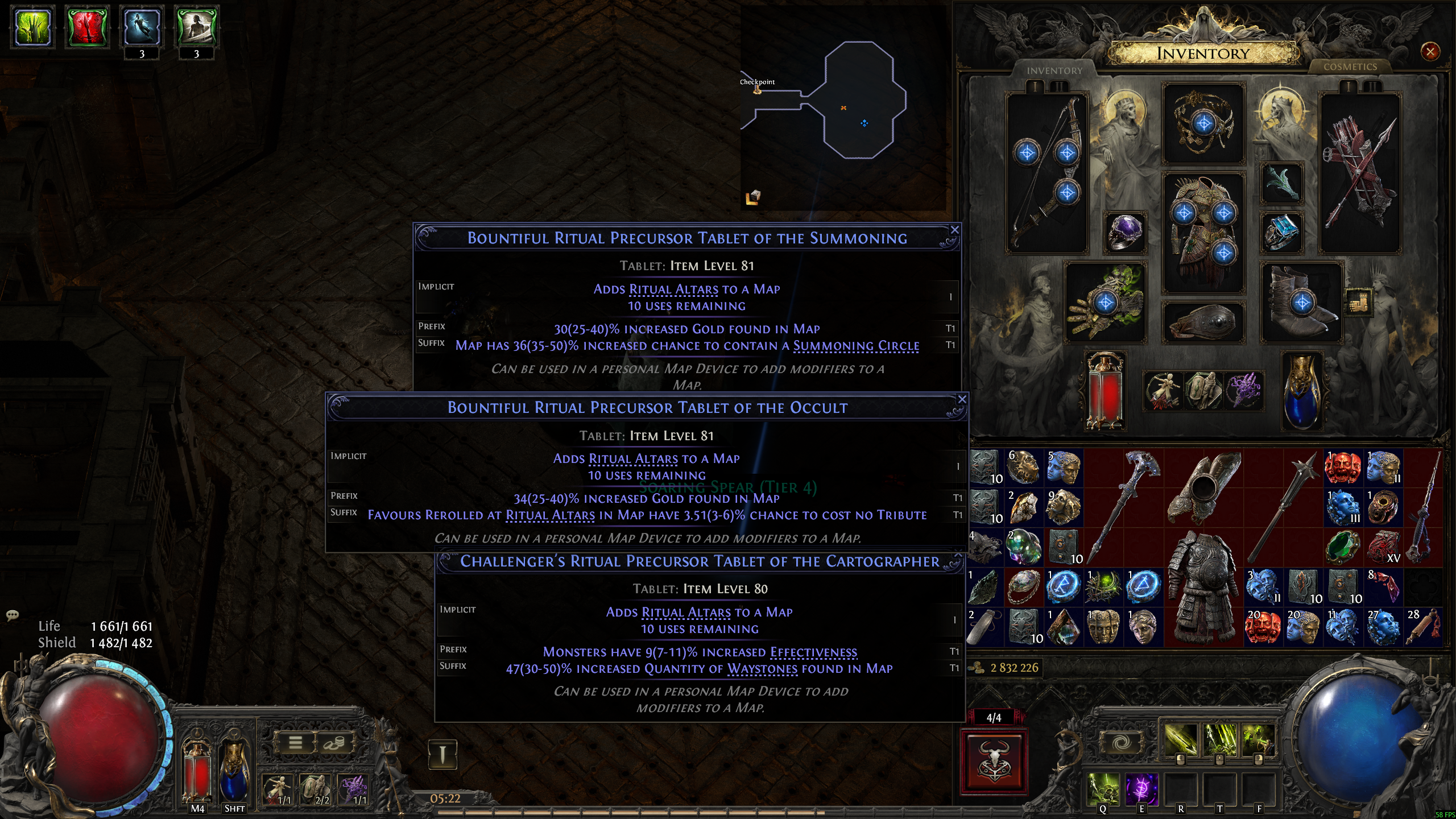Select the equipped green gloves slot

[1105, 303]
